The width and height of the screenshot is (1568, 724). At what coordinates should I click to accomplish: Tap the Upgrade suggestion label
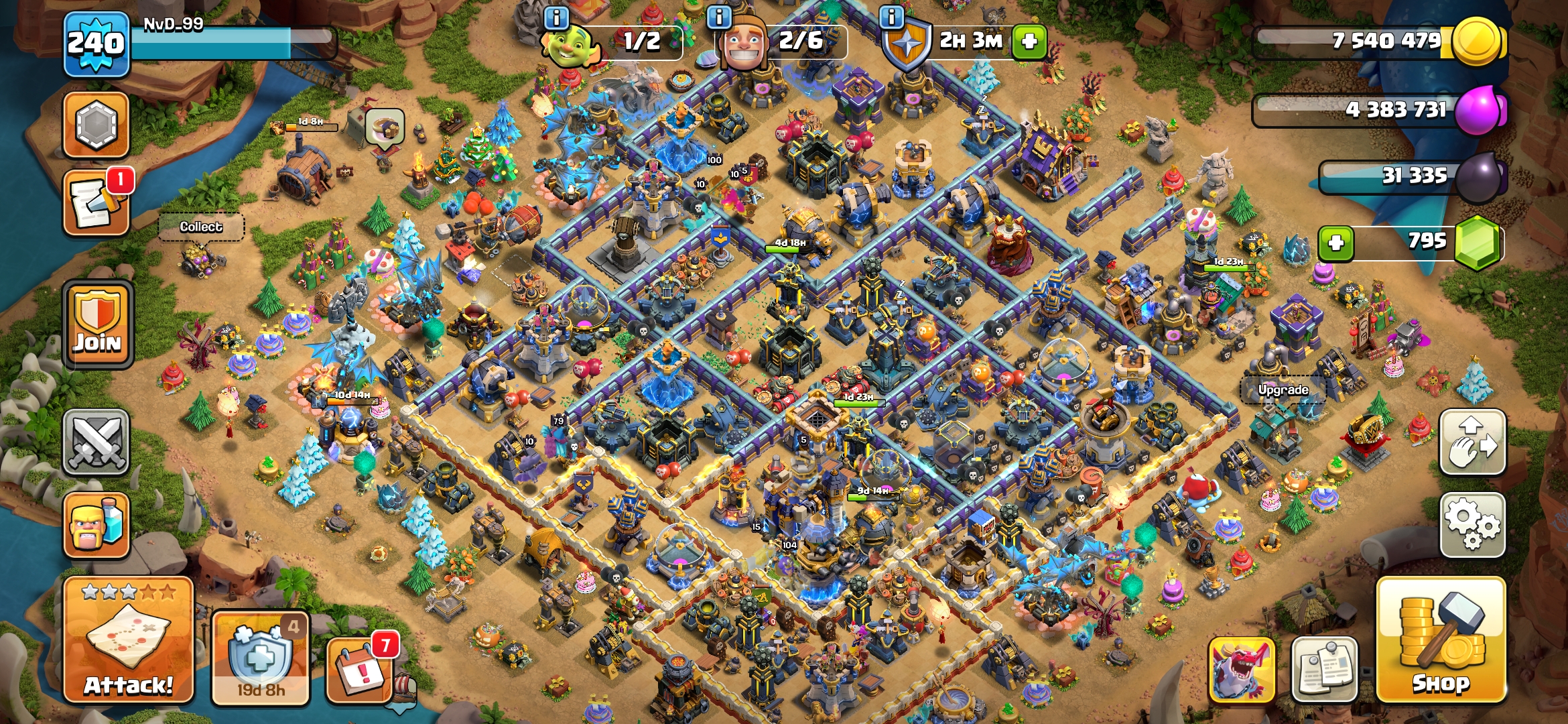1283,390
